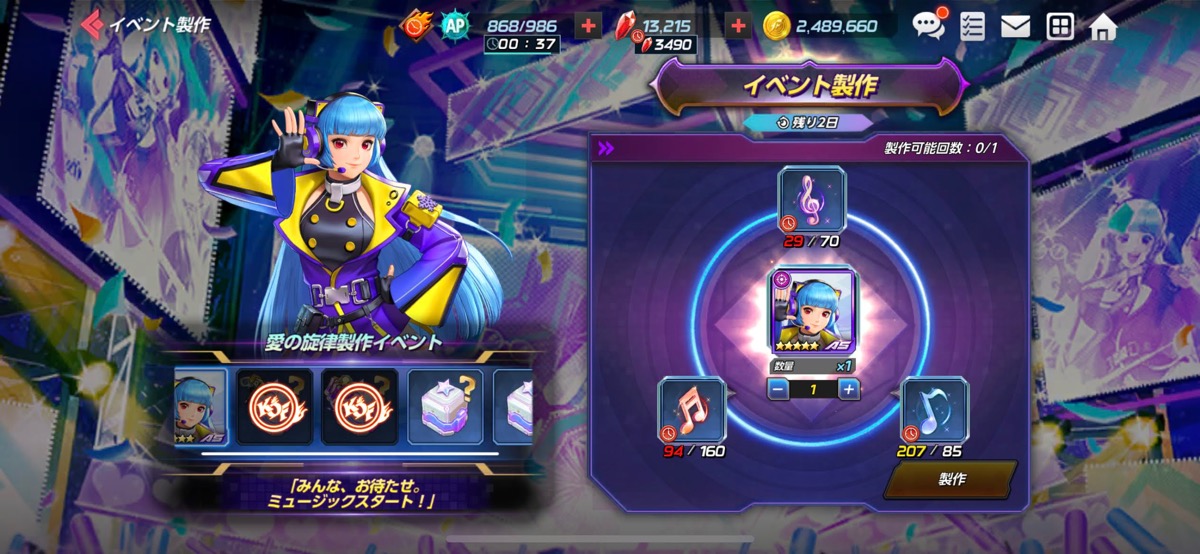Open the chat speech bubble icon
The height and width of the screenshot is (554, 1200).
click(929, 25)
